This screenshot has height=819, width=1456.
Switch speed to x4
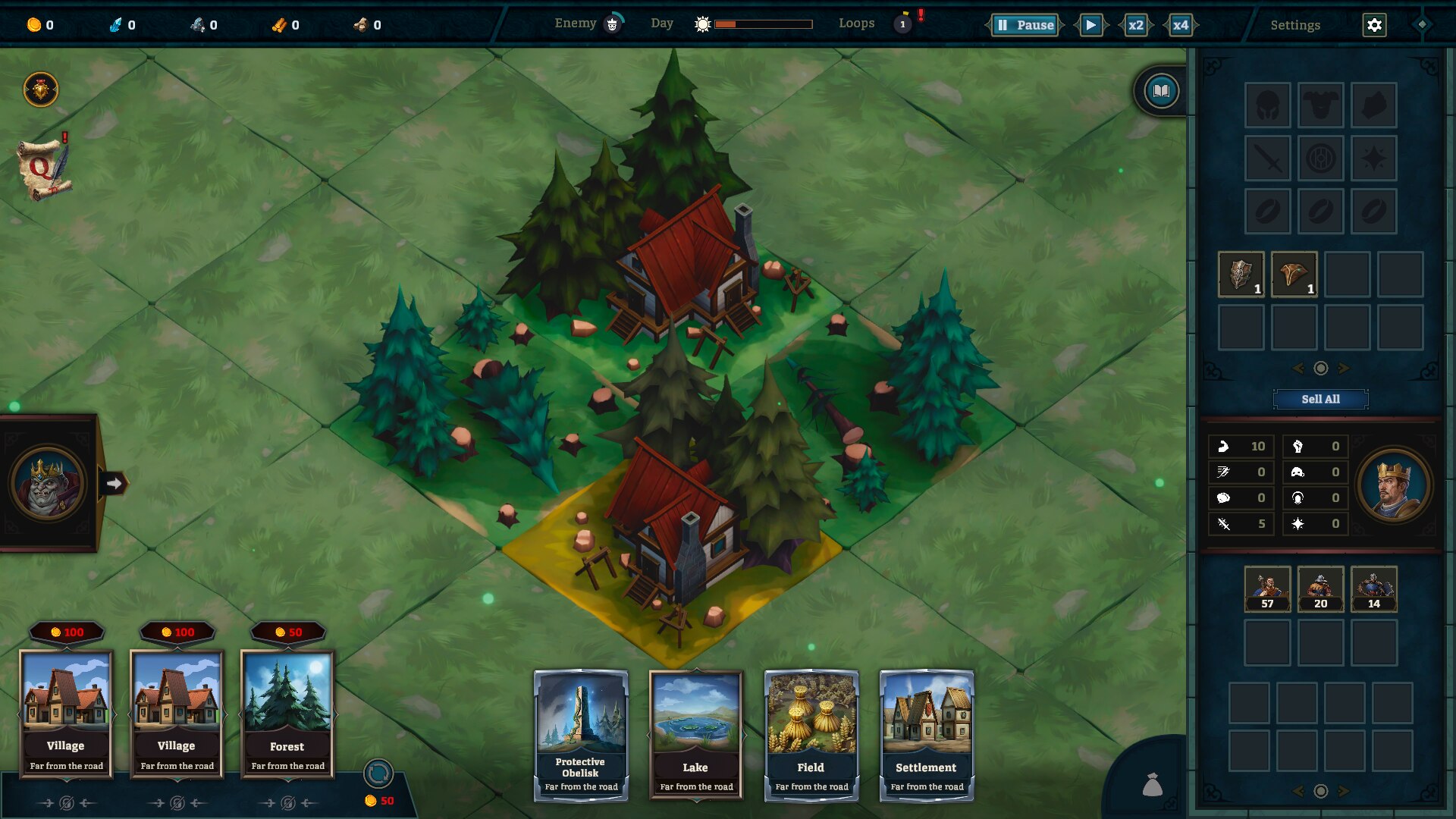1181,25
